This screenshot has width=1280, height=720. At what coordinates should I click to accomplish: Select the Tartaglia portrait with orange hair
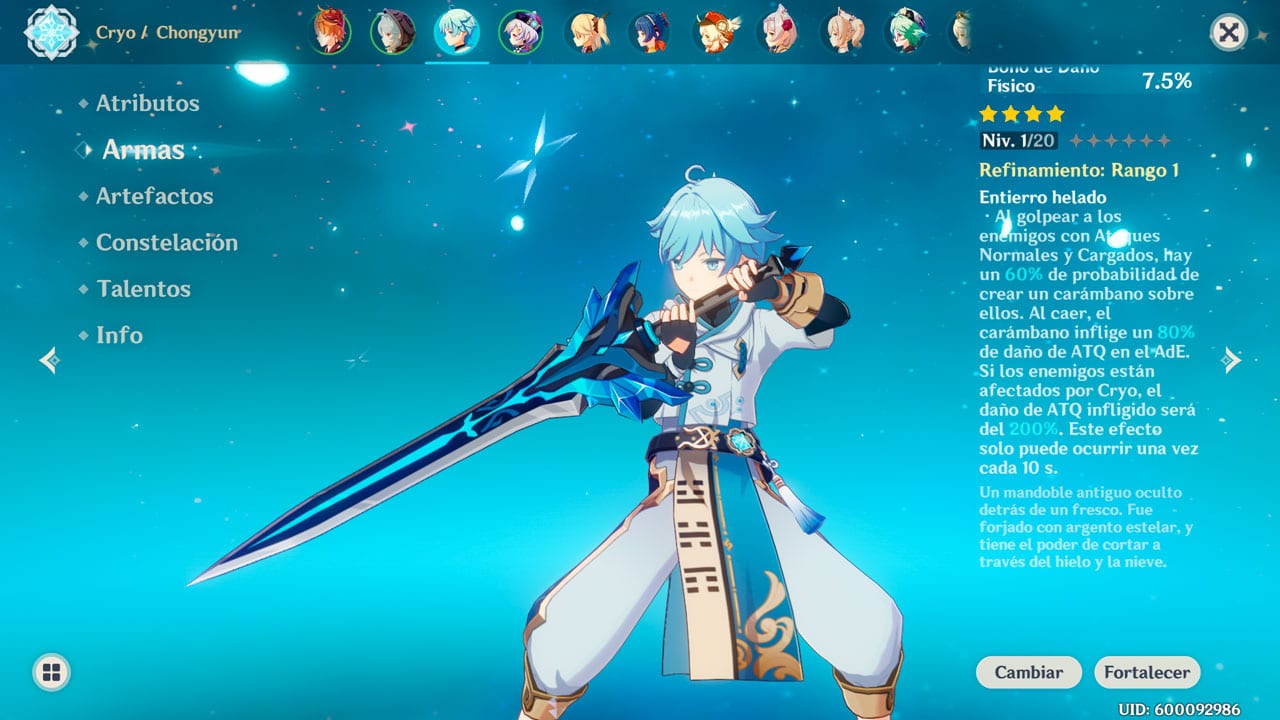coord(329,32)
